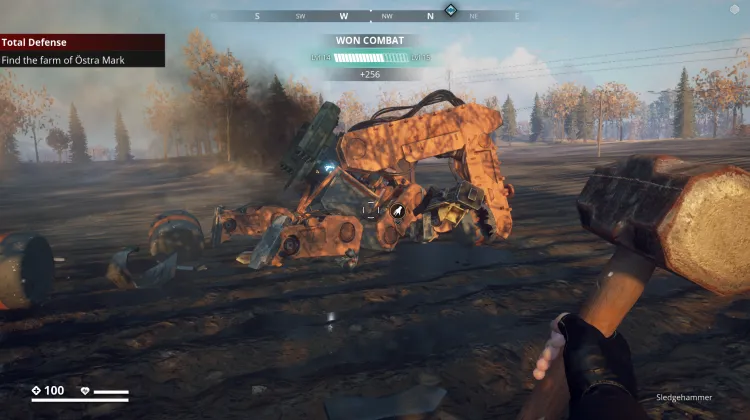Click the hand loot icon on the wreck
The image size is (750, 420).
pyautogui.click(x=398, y=211)
